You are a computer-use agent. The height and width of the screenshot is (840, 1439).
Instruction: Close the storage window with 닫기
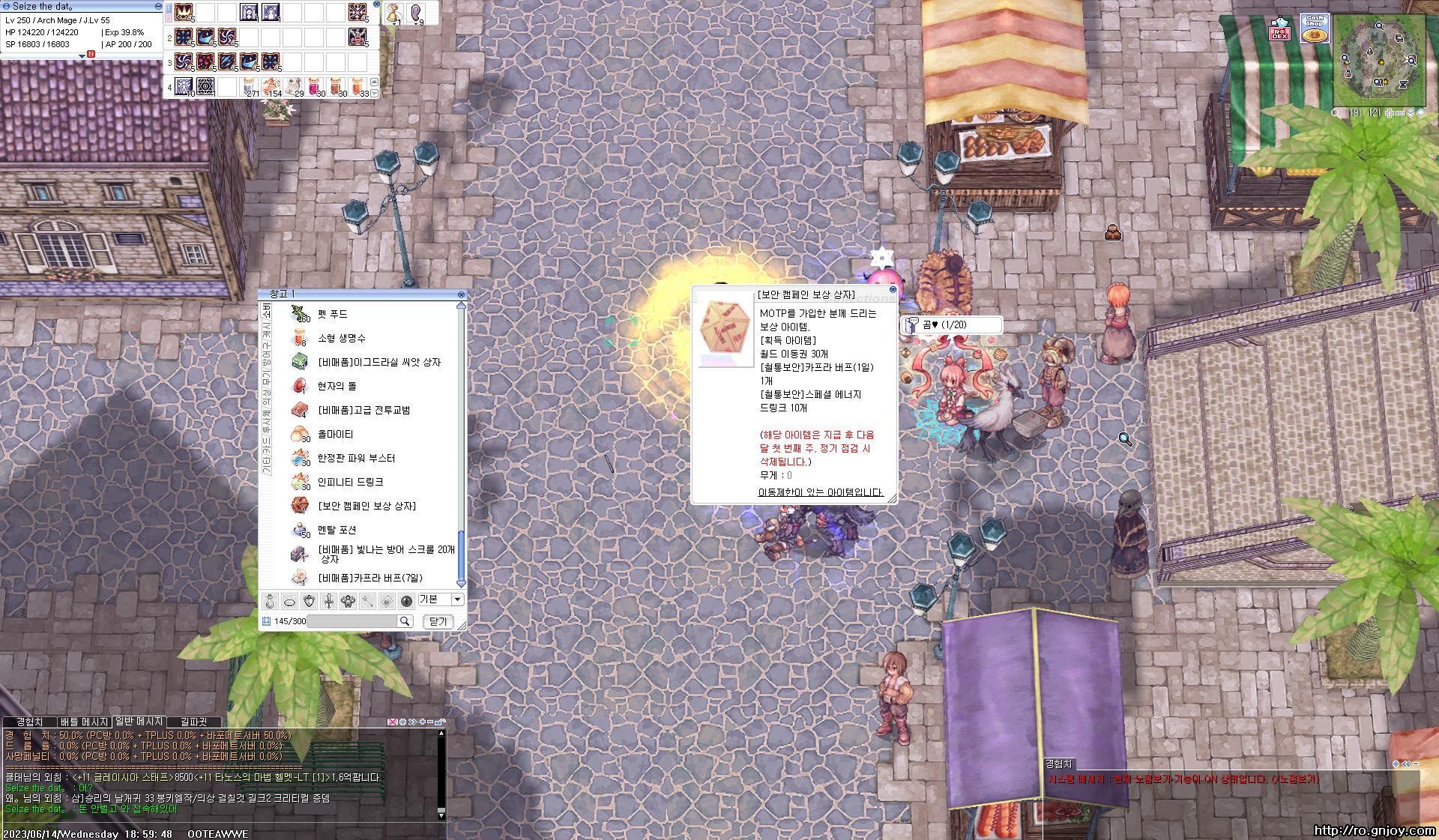tap(438, 621)
